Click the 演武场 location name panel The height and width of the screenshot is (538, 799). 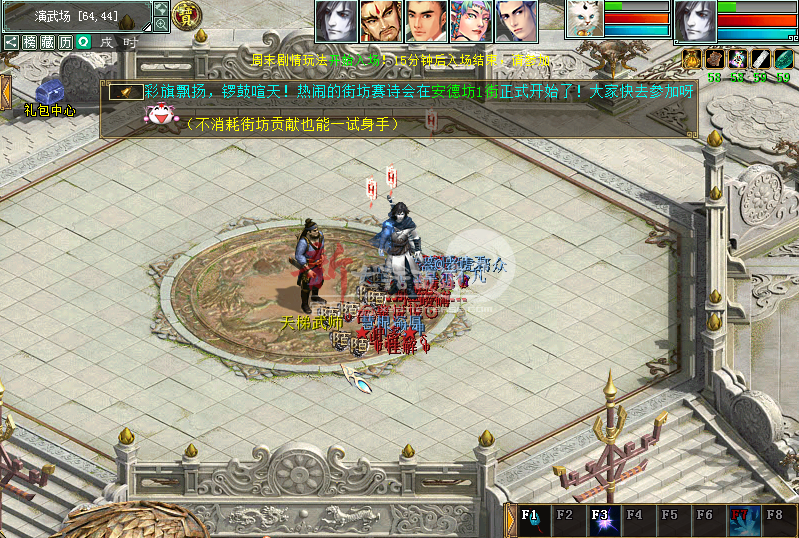(76, 16)
